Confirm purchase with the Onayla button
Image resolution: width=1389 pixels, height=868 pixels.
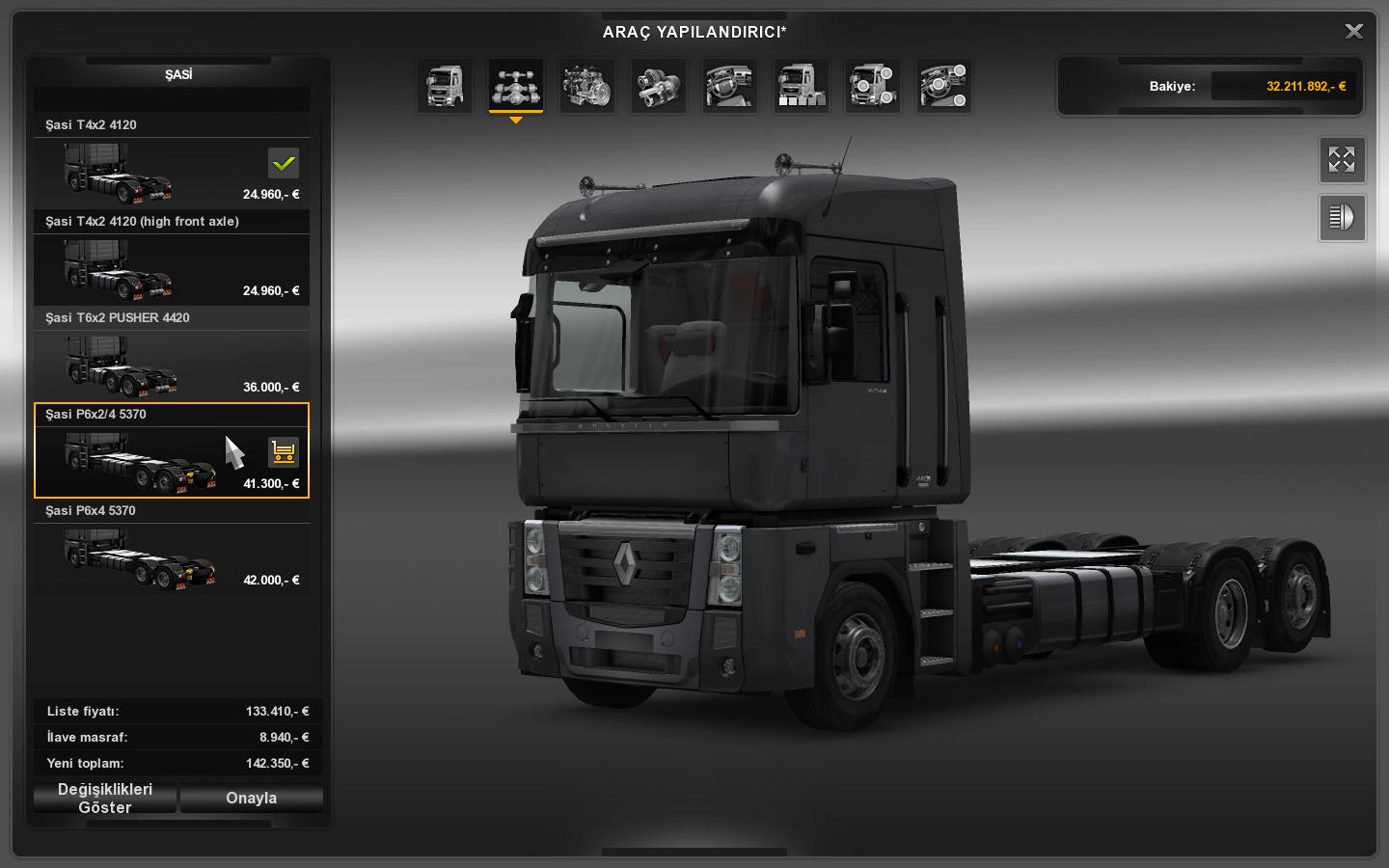(x=251, y=798)
